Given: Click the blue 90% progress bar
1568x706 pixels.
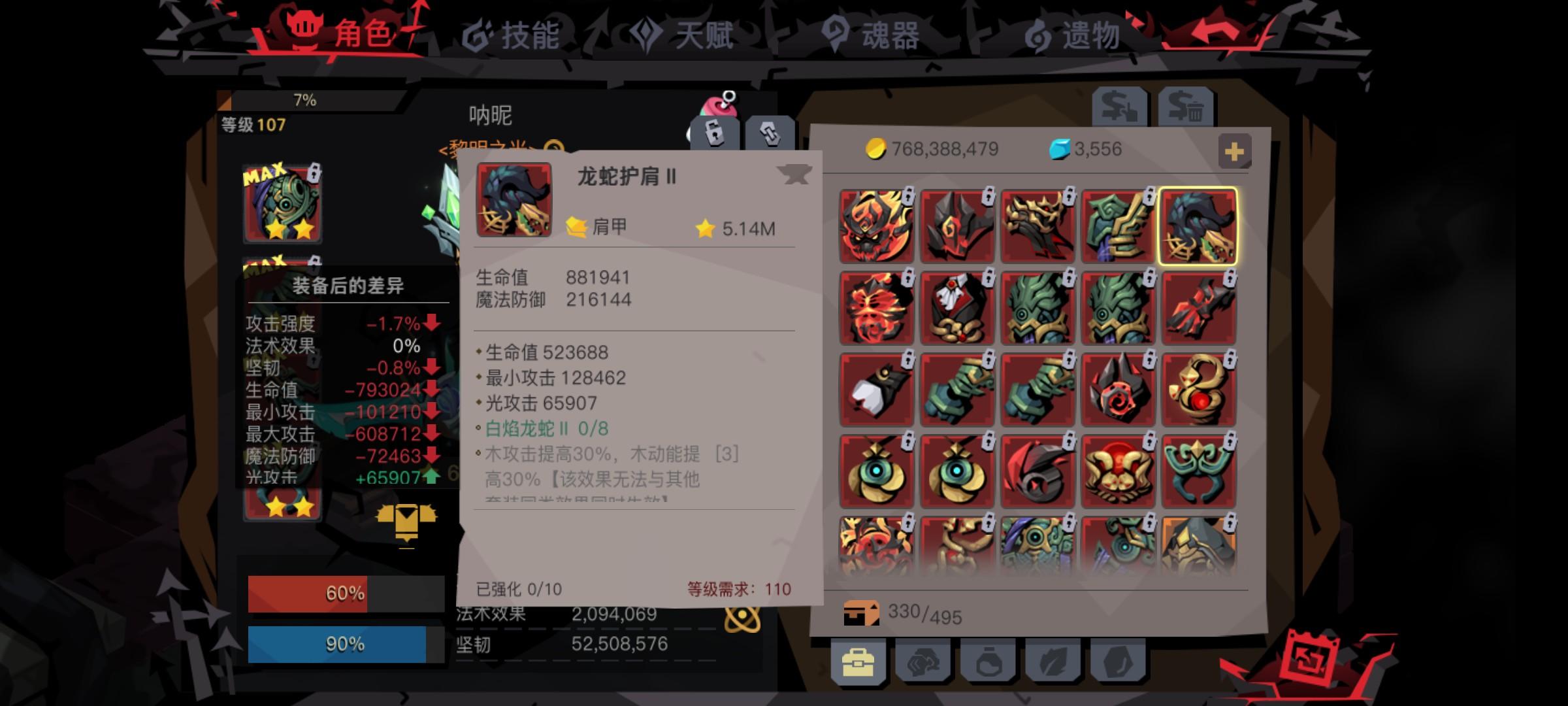Looking at the screenshot, I should point(340,643).
